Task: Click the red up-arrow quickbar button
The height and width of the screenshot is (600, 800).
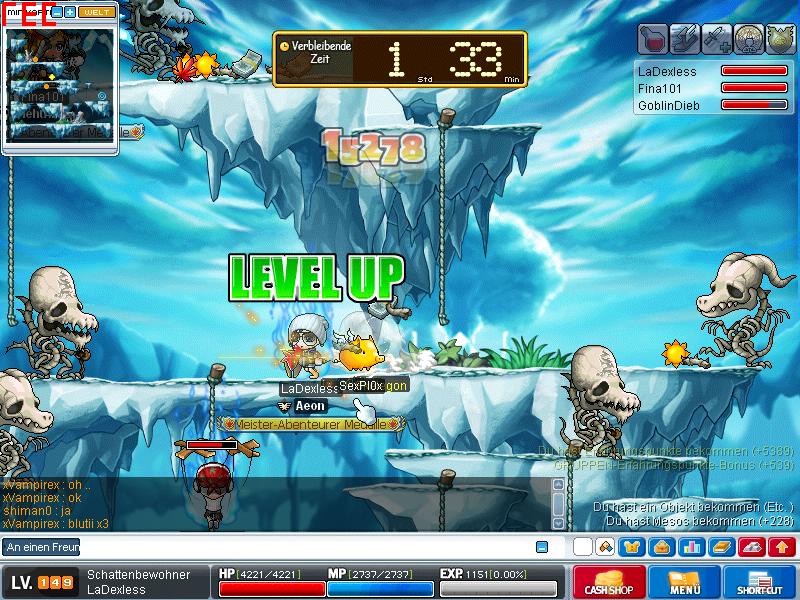Action: [782, 547]
